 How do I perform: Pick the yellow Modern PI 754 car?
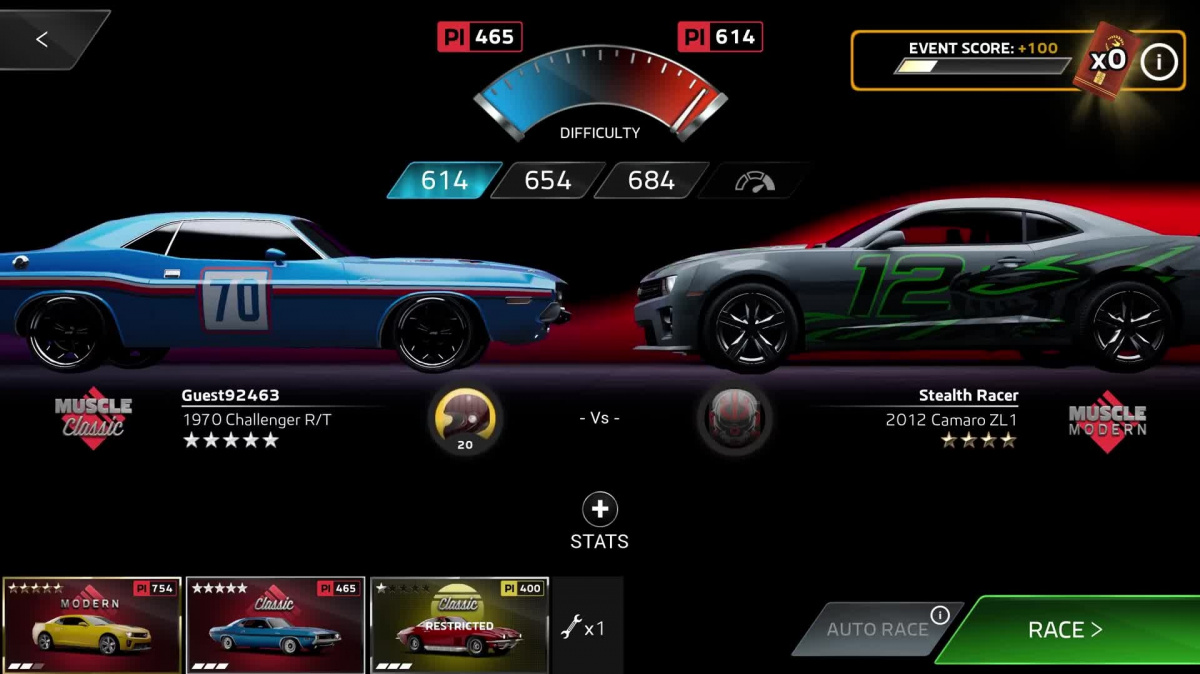coord(92,625)
